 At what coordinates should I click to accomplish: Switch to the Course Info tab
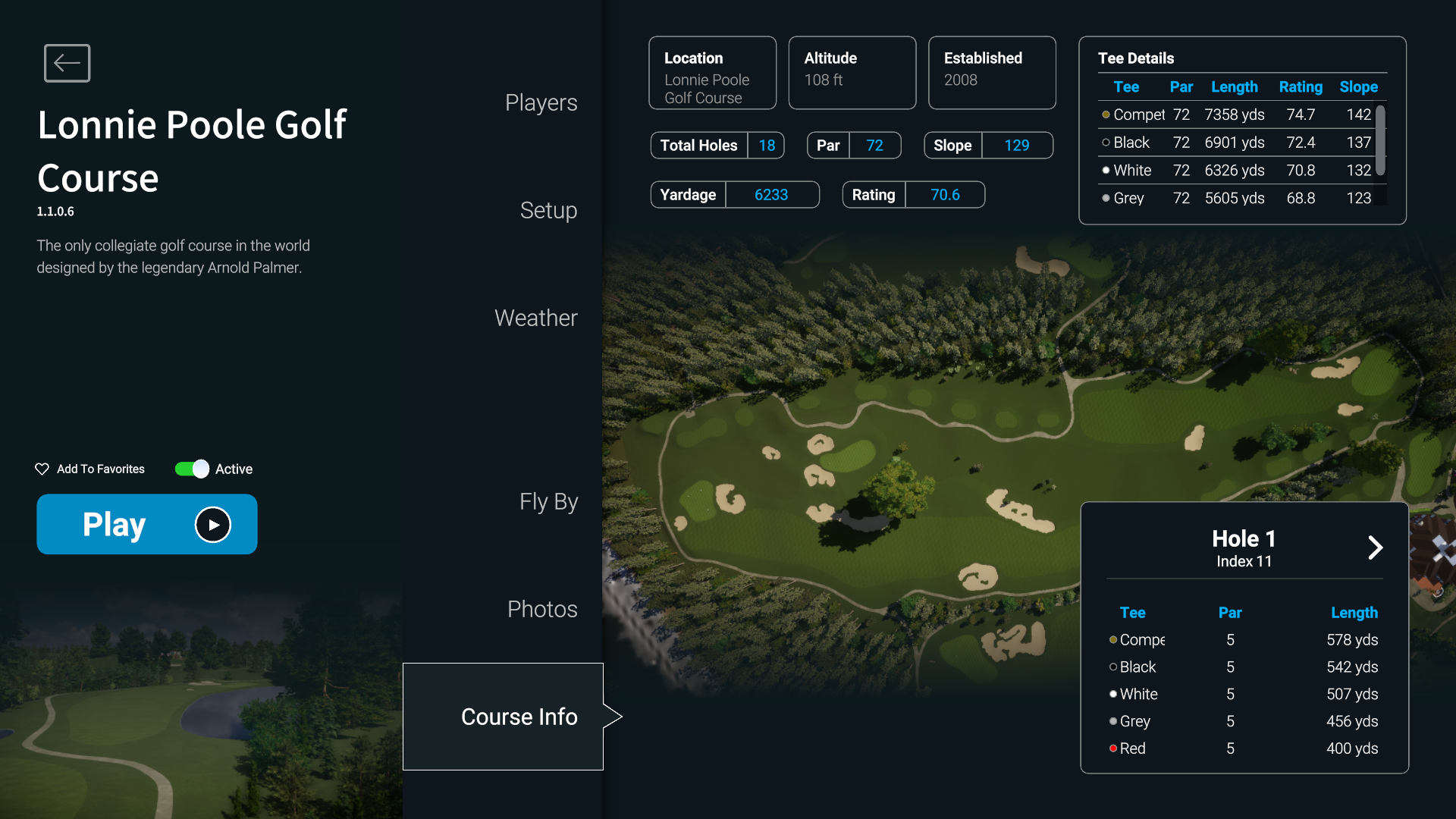point(519,716)
